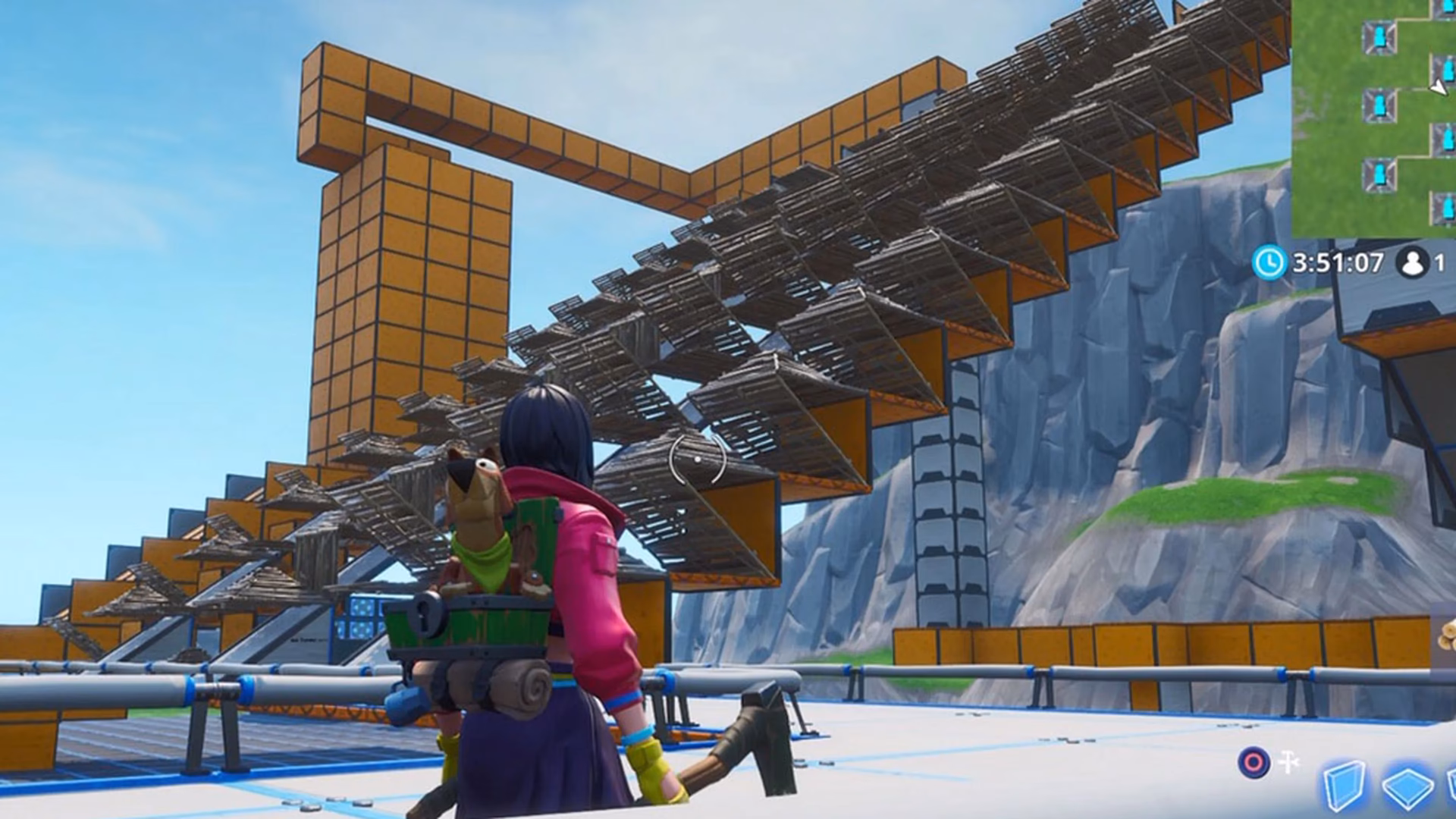Click the phase tool arrow icon
Viewport: 1456px width, 819px height.
pos(1289,761)
